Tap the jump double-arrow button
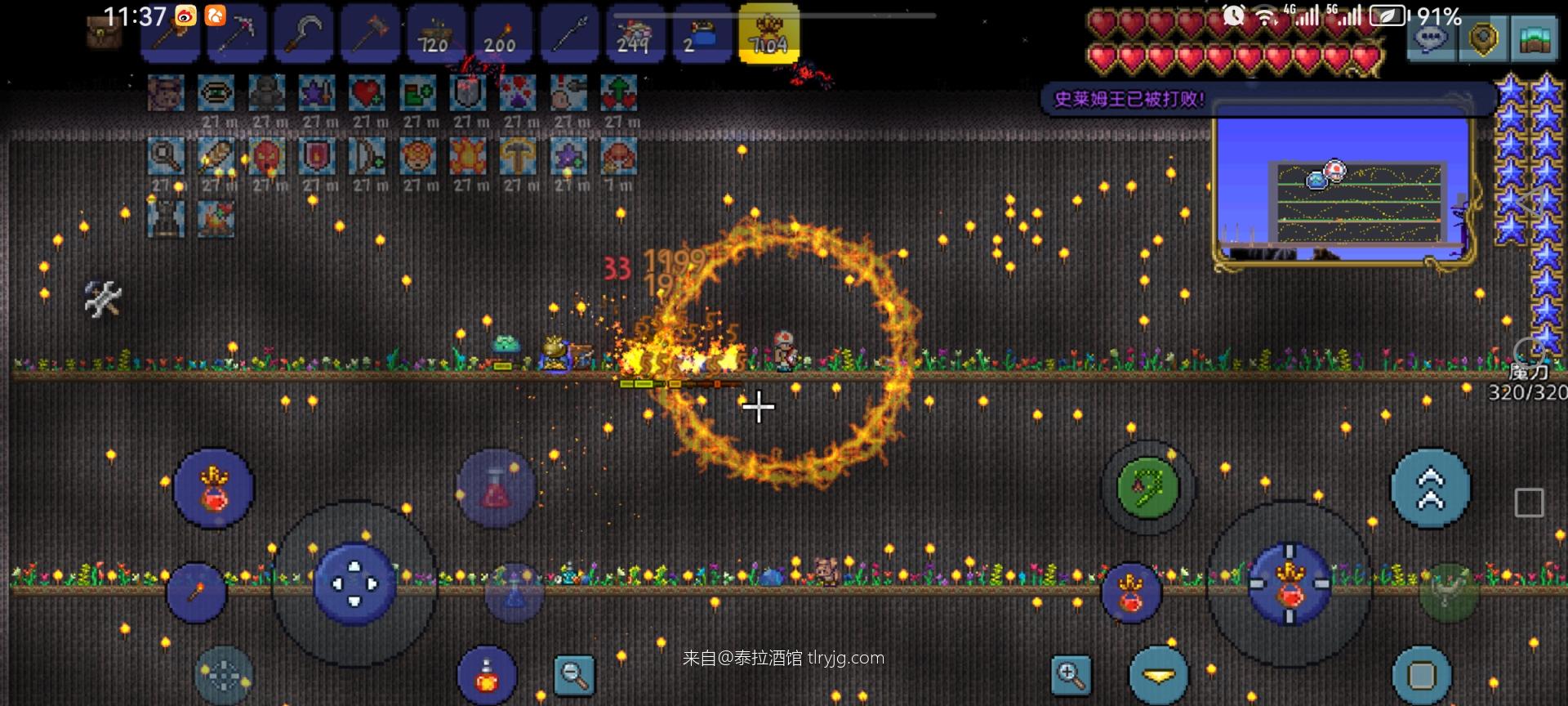The width and height of the screenshot is (1568, 706). pyautogui.click(x=1430, y=489)
